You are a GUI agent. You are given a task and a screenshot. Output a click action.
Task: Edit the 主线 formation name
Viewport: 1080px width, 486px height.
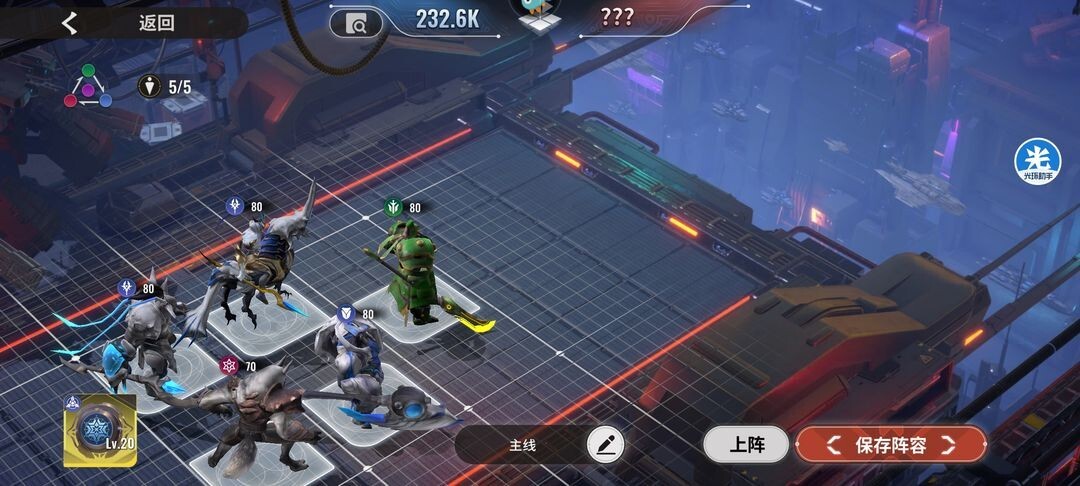pos(604,444)
